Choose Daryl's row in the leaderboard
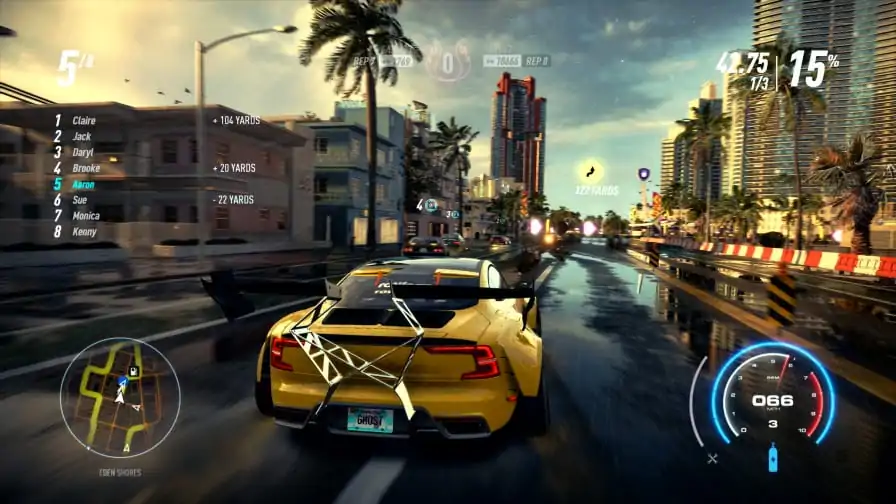 [x=84, y=152]
